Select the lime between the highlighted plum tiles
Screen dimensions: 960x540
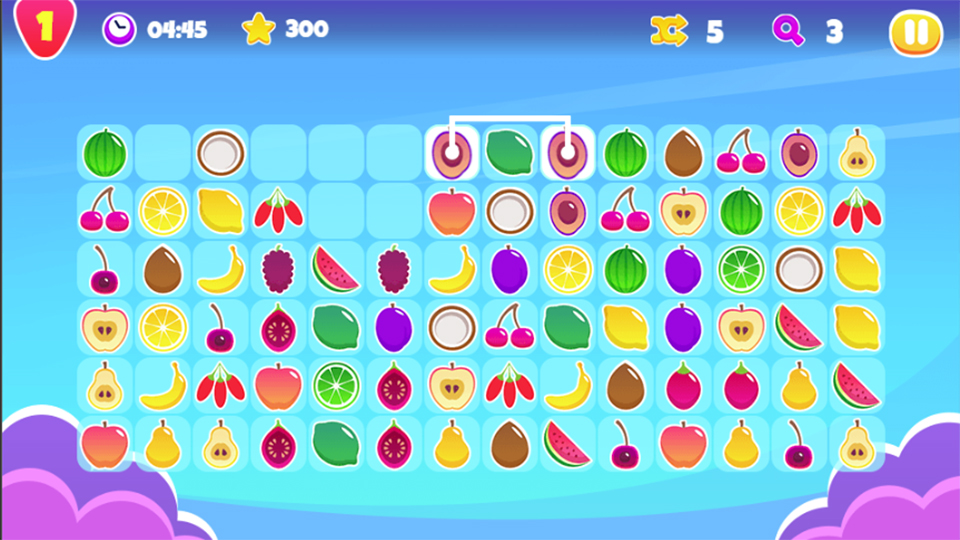coord(509,153)
